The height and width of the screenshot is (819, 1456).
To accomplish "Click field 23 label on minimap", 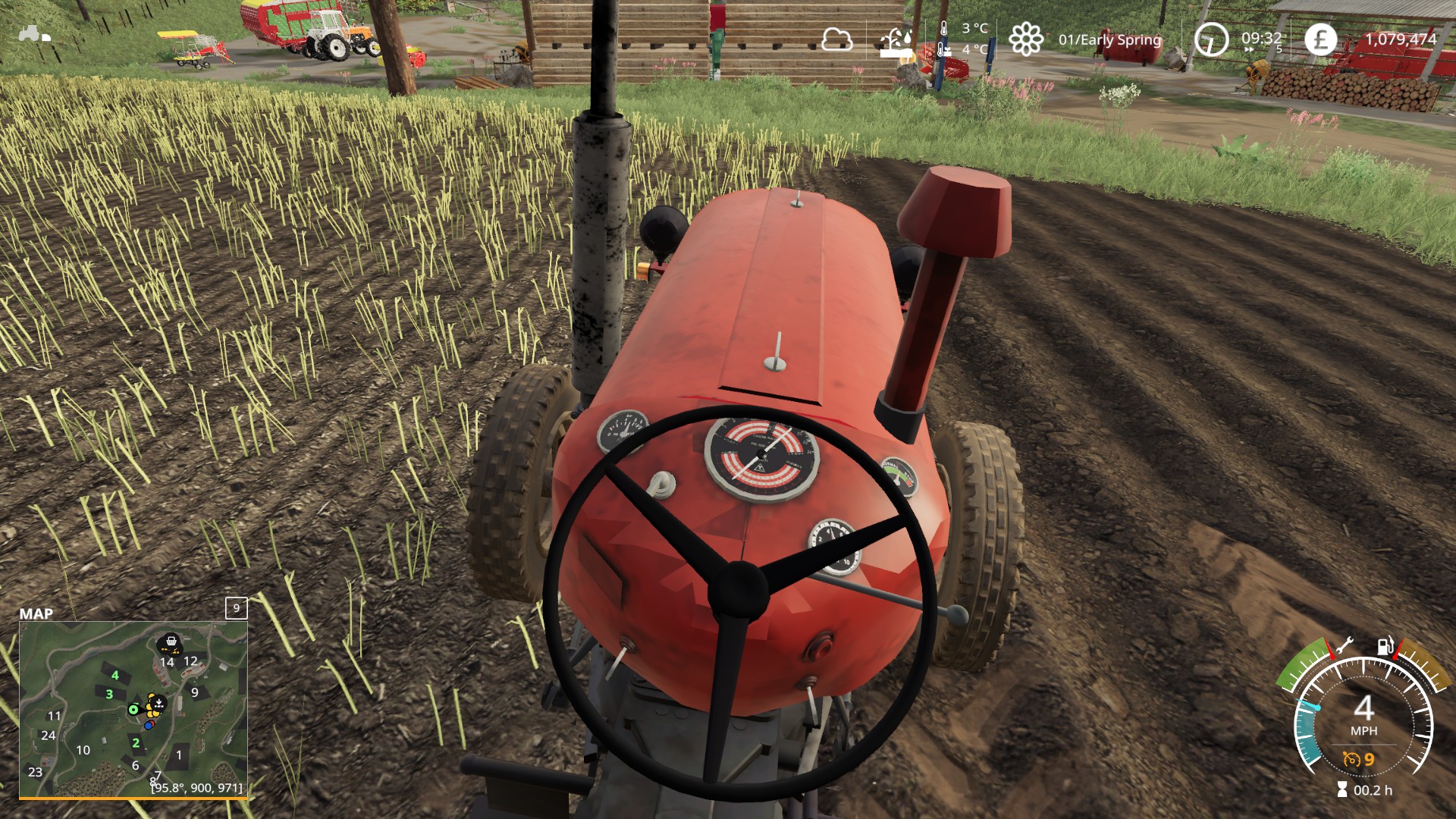I will coord(35,772).
